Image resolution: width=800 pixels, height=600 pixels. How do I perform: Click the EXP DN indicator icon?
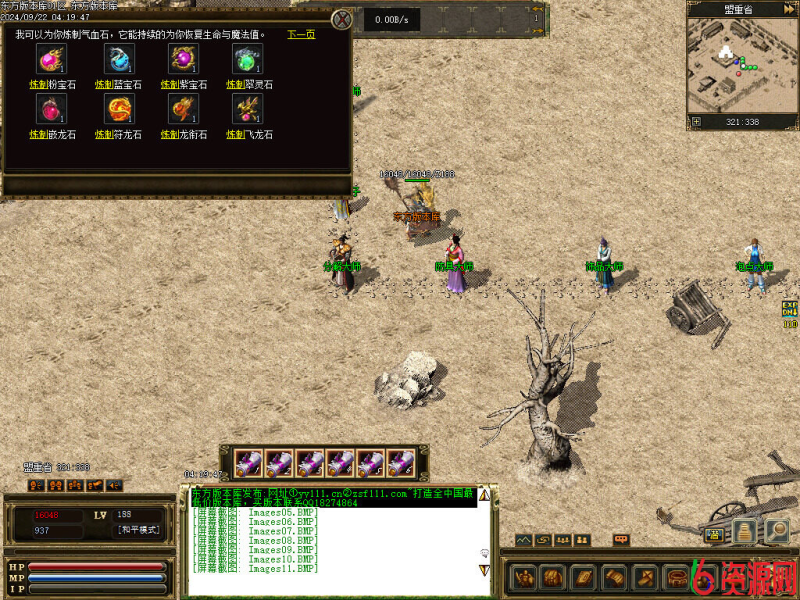tap(790, 310)
